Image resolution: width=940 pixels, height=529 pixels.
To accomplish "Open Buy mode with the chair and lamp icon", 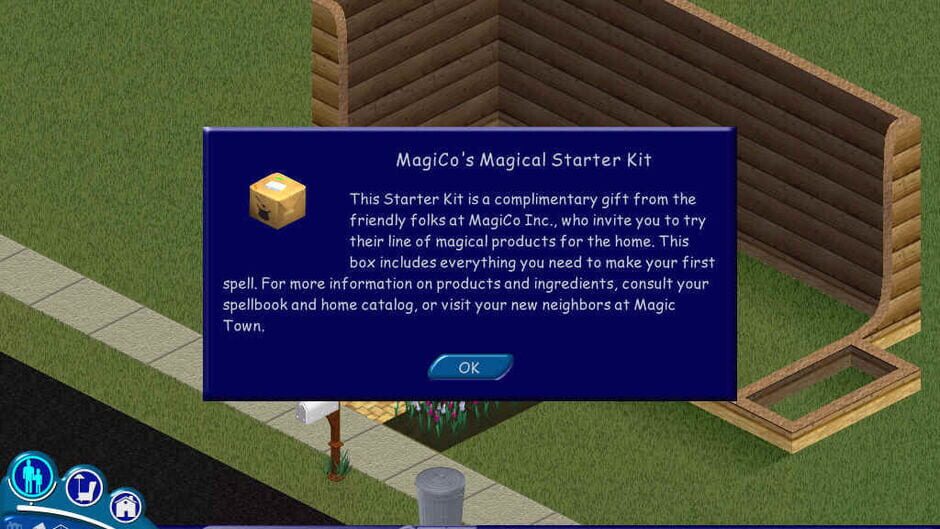I will (x=85, y=488).
